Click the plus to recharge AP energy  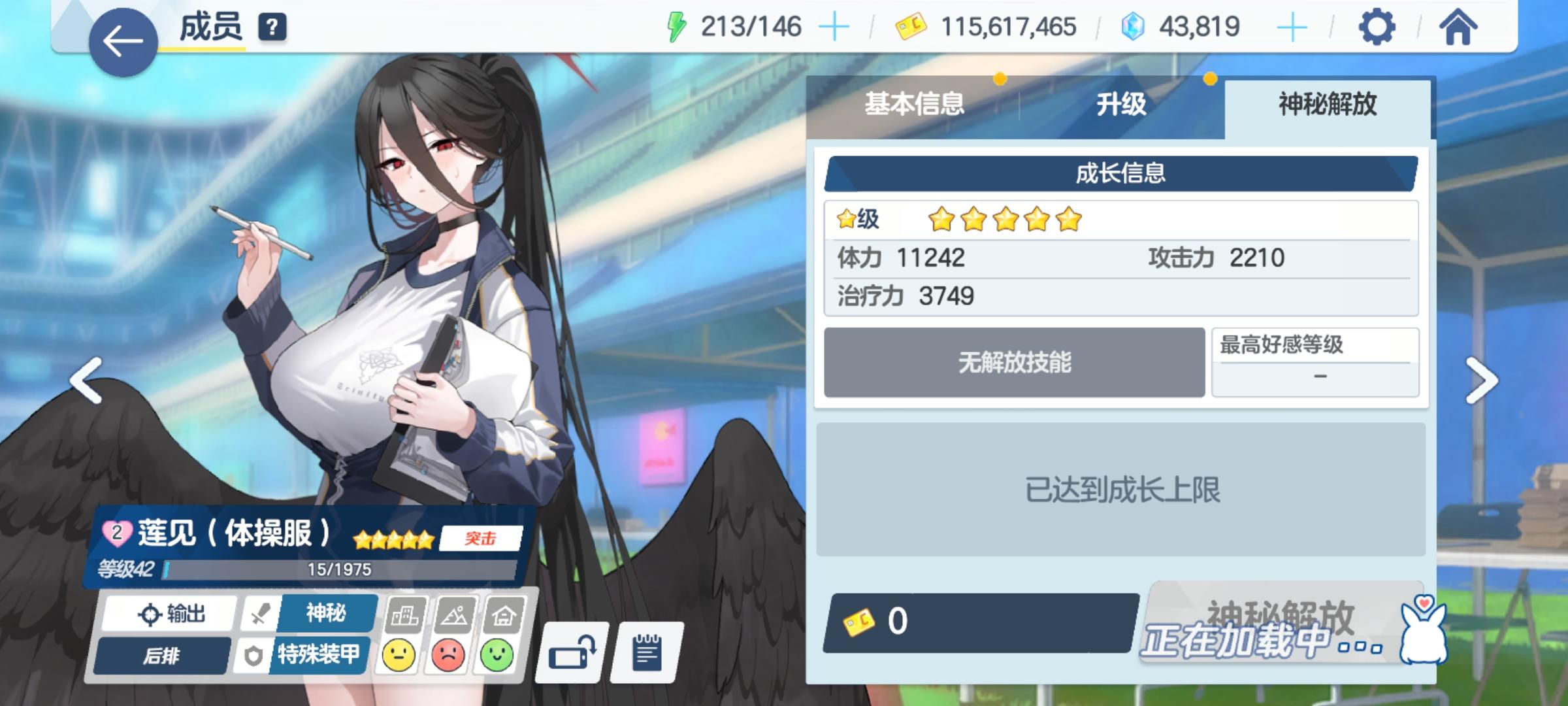click(x=834, y=25)
